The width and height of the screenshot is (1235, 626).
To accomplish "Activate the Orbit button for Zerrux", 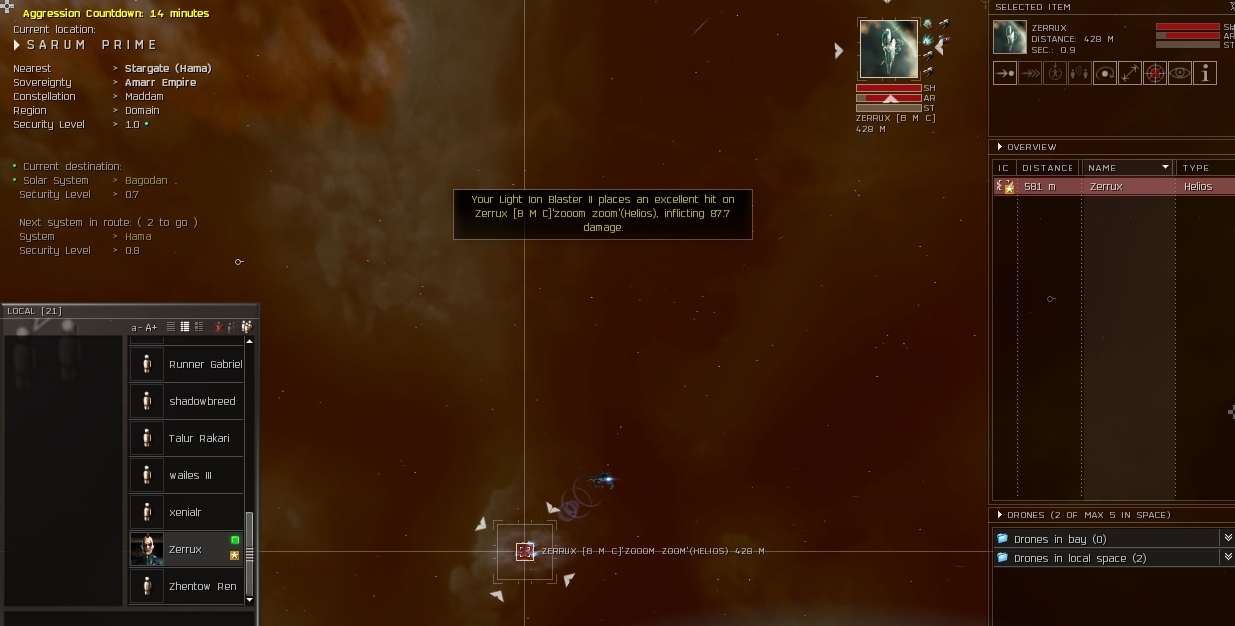I will 1105,73.
